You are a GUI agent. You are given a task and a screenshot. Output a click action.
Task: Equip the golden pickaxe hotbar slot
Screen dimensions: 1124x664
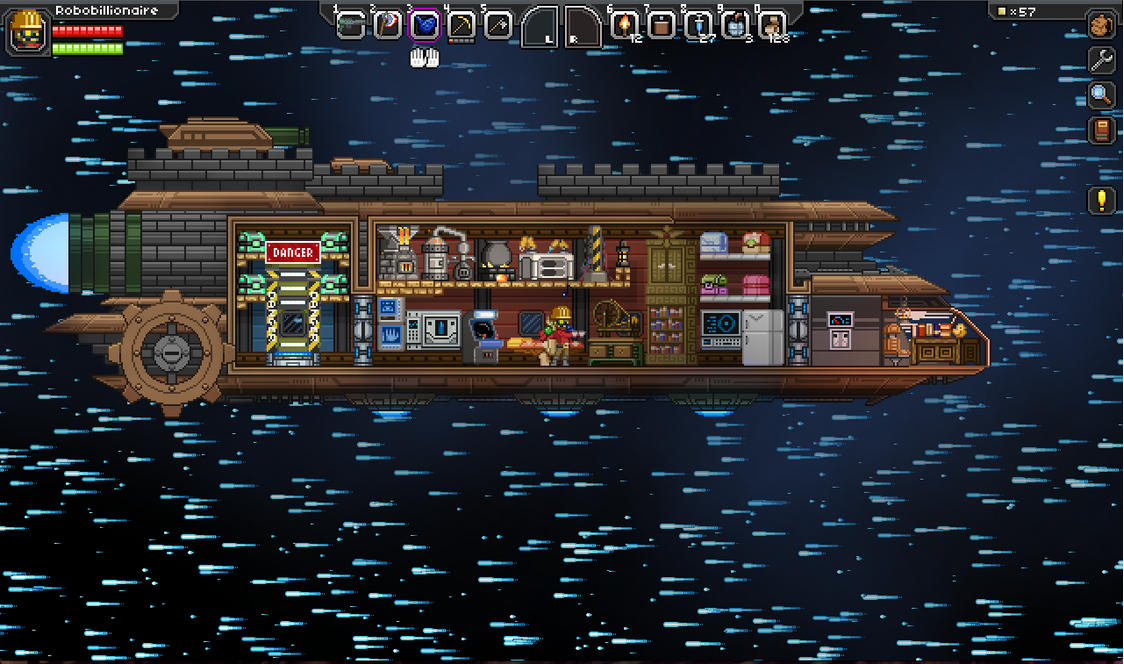(461, 25)
